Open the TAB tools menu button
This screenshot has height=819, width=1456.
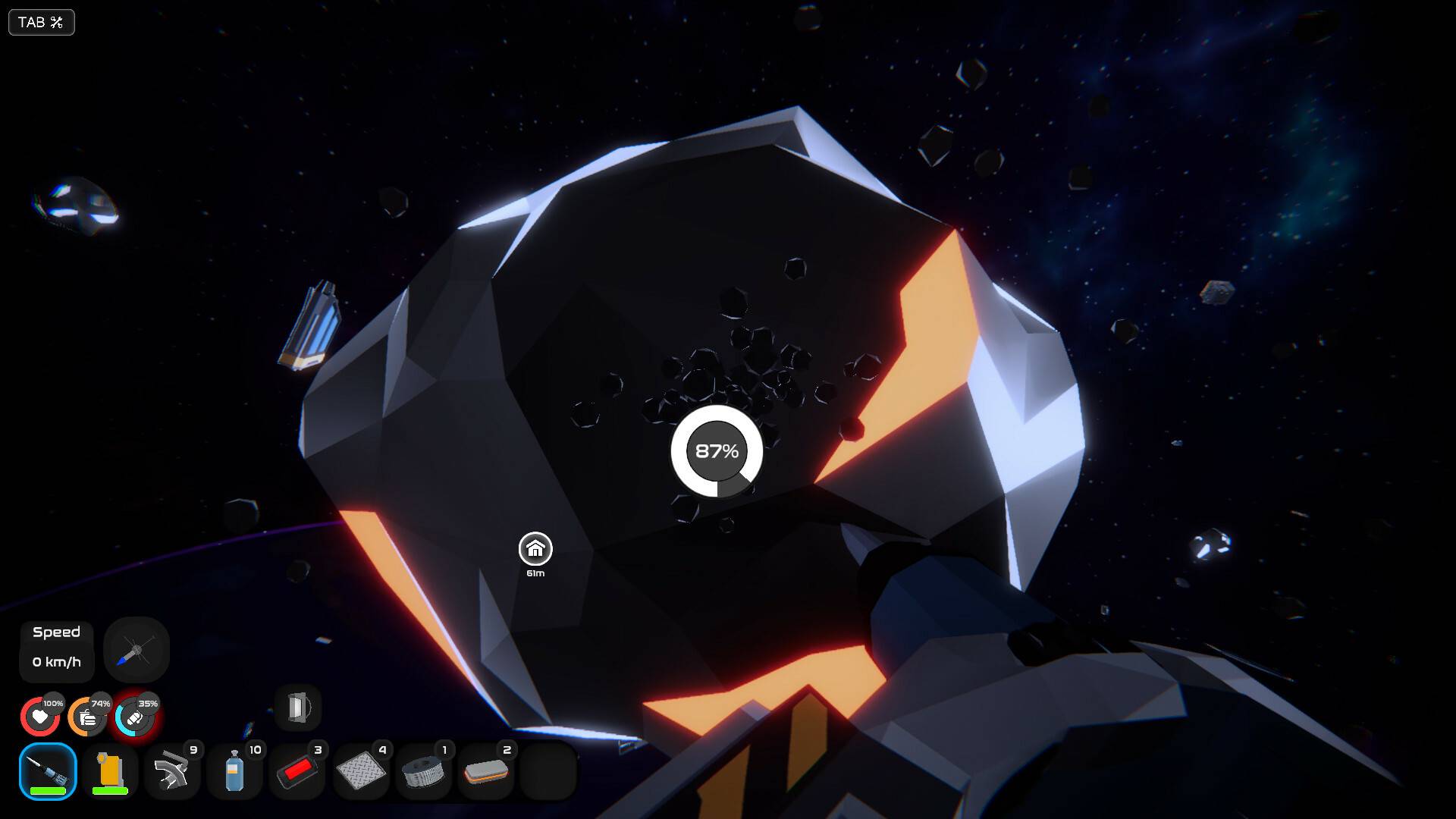pyautogui.click(x=41, y=23)
